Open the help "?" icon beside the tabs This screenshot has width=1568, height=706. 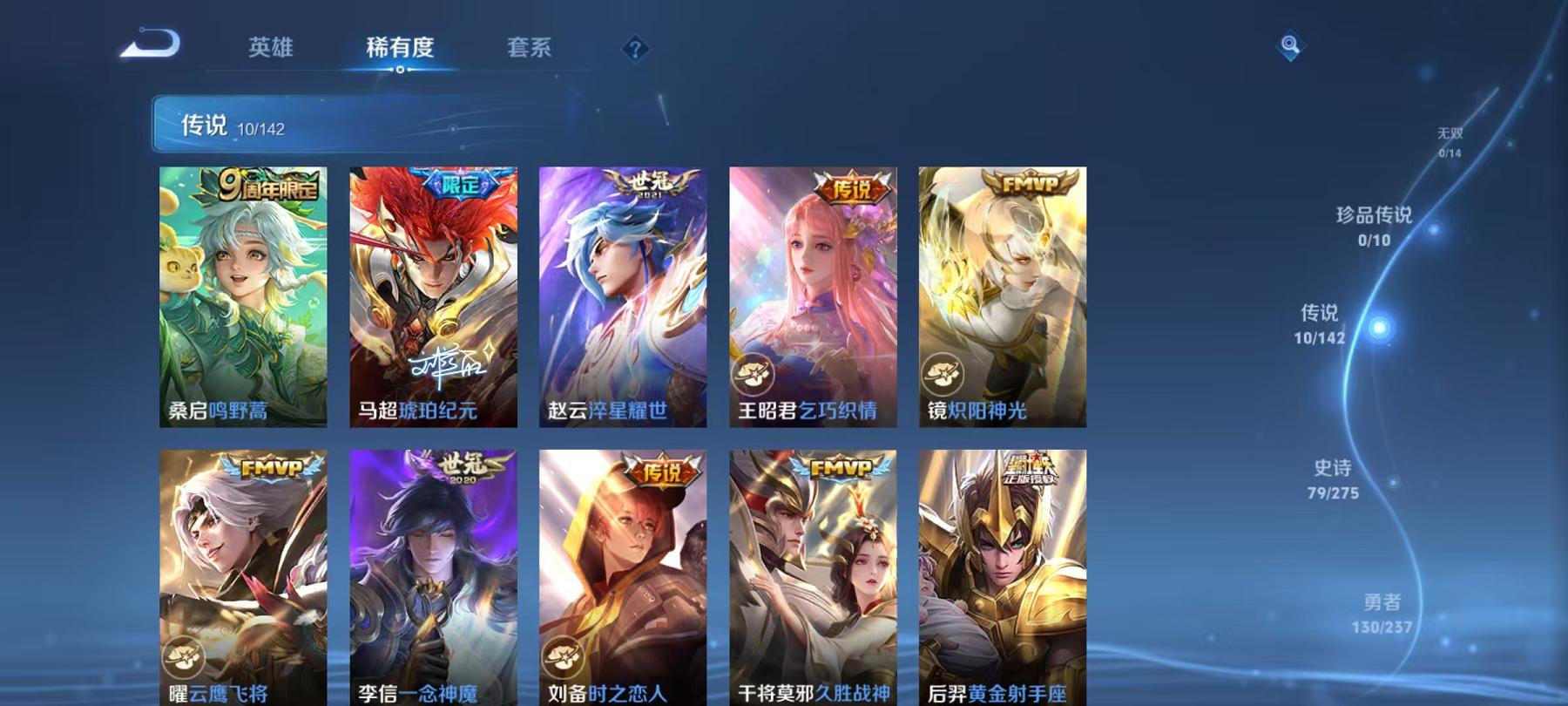636,50
